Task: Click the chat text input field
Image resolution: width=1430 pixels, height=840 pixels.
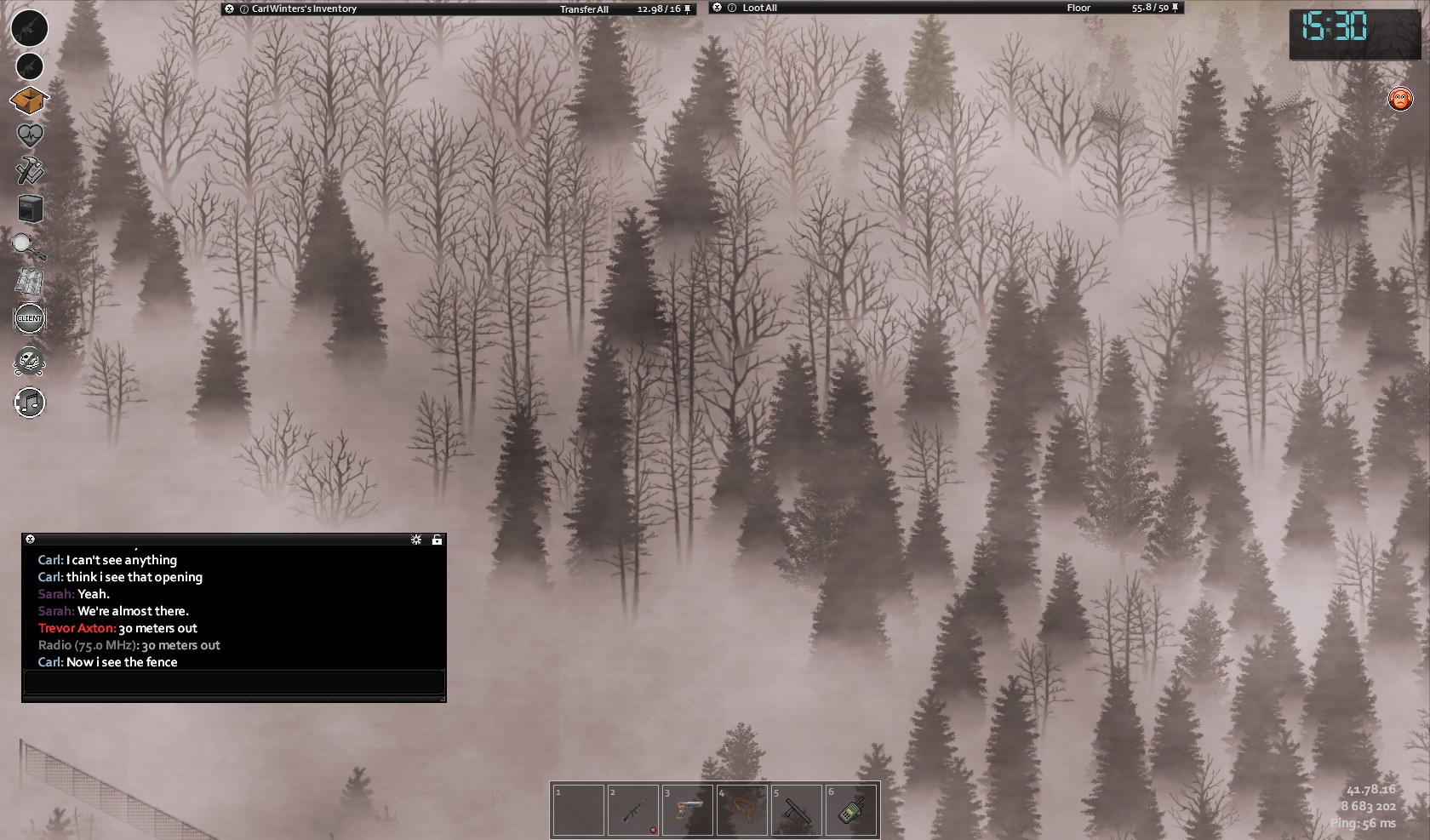Action: (234, 682)
